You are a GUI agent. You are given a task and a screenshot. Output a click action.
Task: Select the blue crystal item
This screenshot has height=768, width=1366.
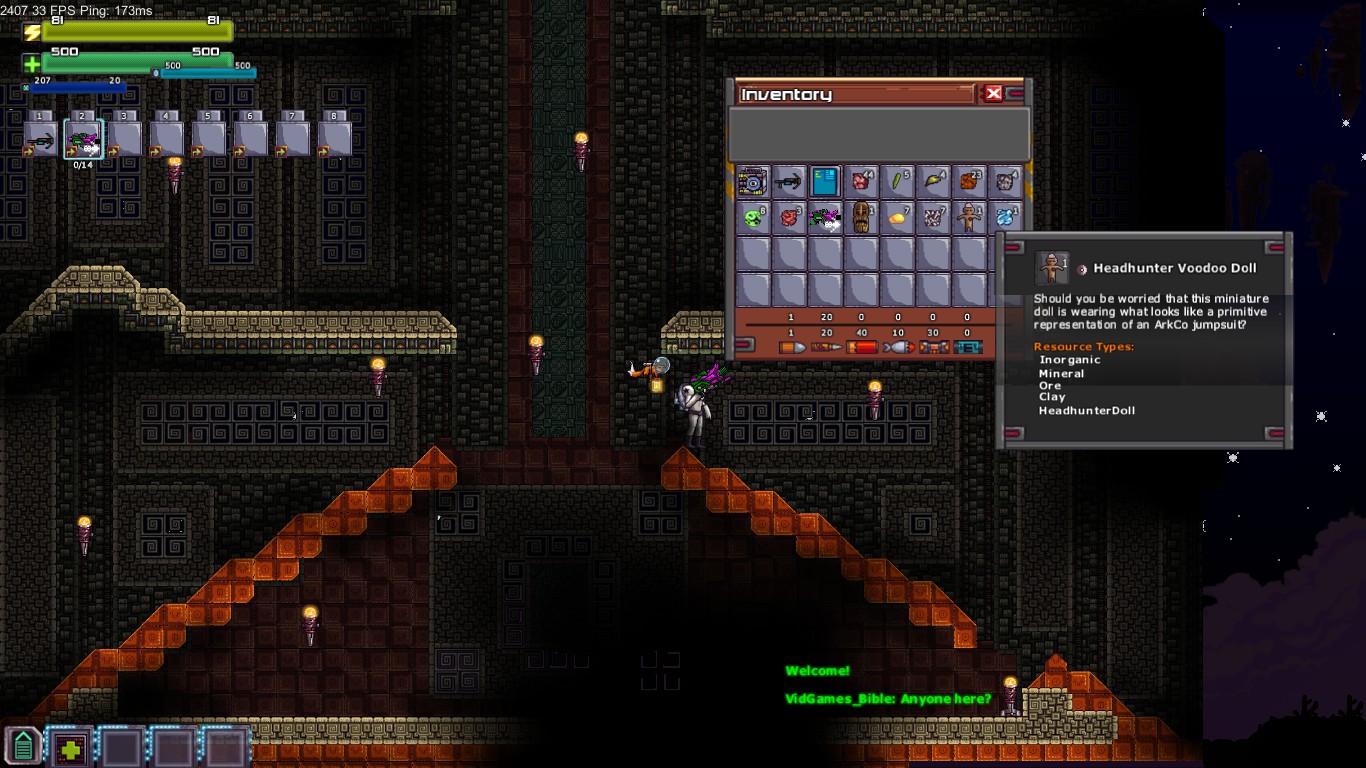1005,217
